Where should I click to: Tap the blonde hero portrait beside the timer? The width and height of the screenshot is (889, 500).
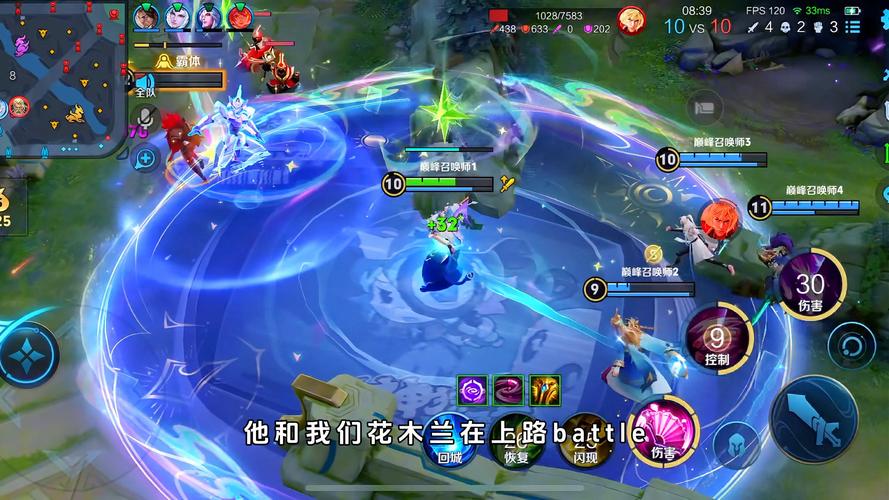coord(631,19)
